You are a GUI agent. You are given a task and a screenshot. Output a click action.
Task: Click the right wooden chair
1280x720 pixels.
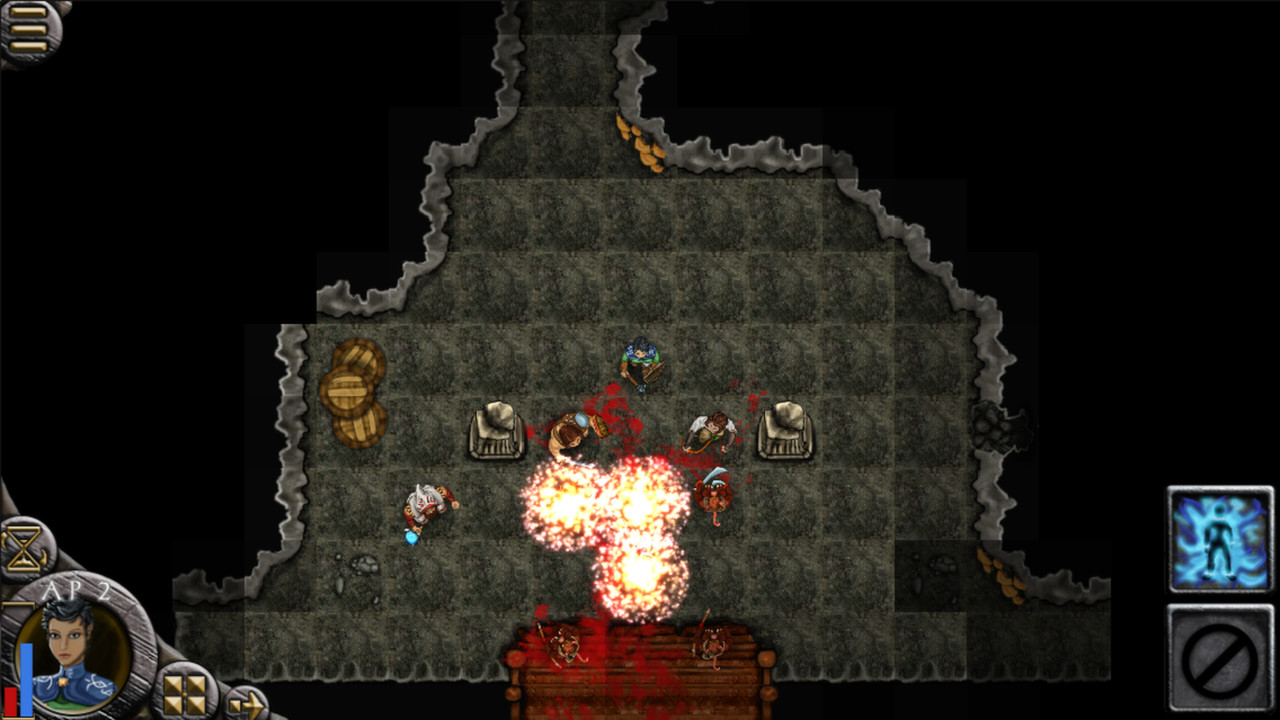786,432
